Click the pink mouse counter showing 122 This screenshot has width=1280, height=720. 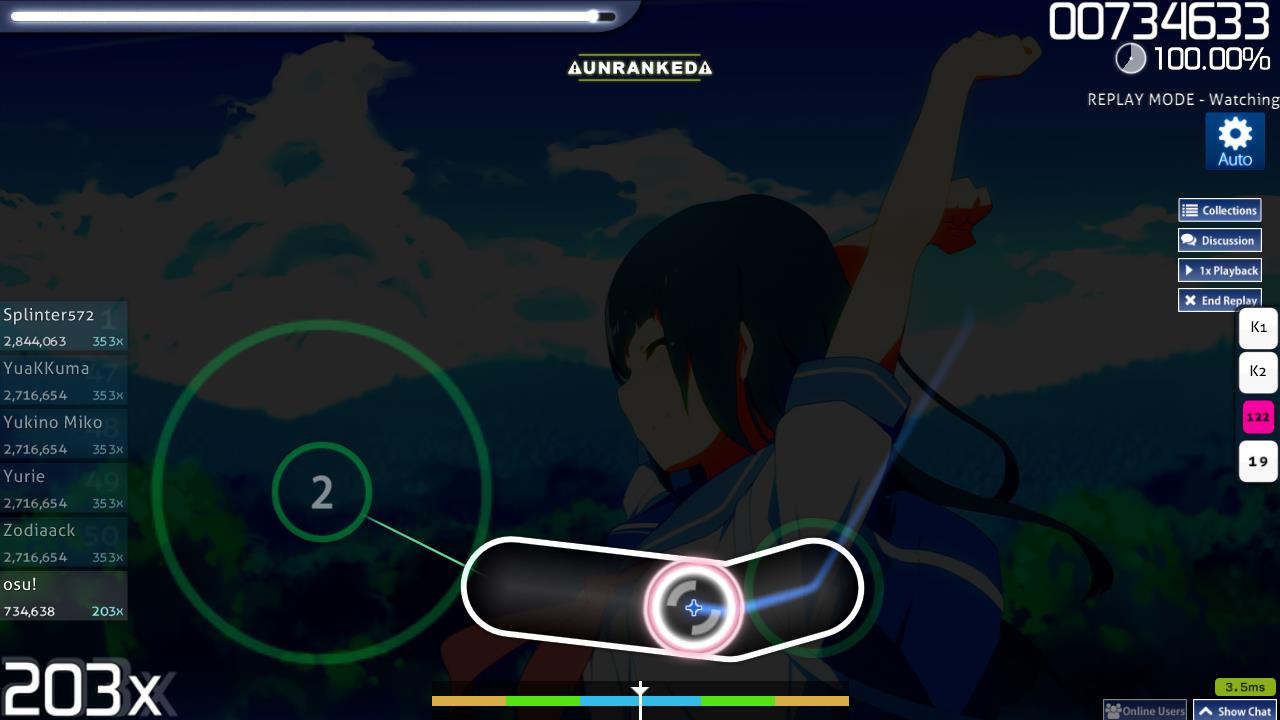click(1258, 416)
